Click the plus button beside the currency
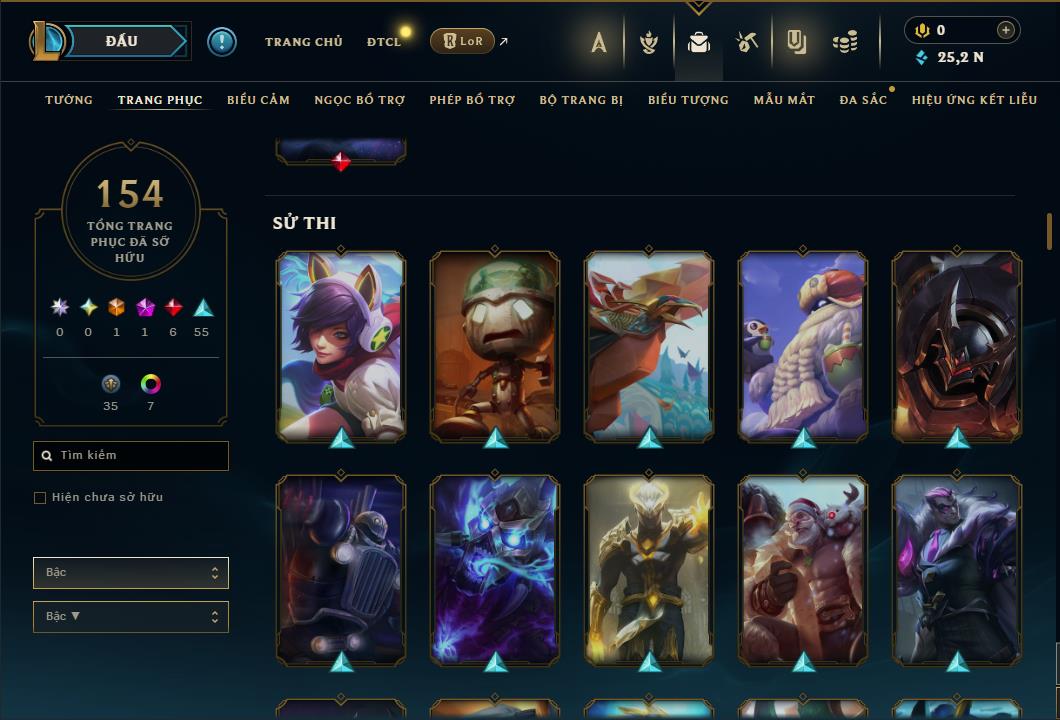Image resolution: width=1060 pixels, height=720 pixels. pos(1005,30)
